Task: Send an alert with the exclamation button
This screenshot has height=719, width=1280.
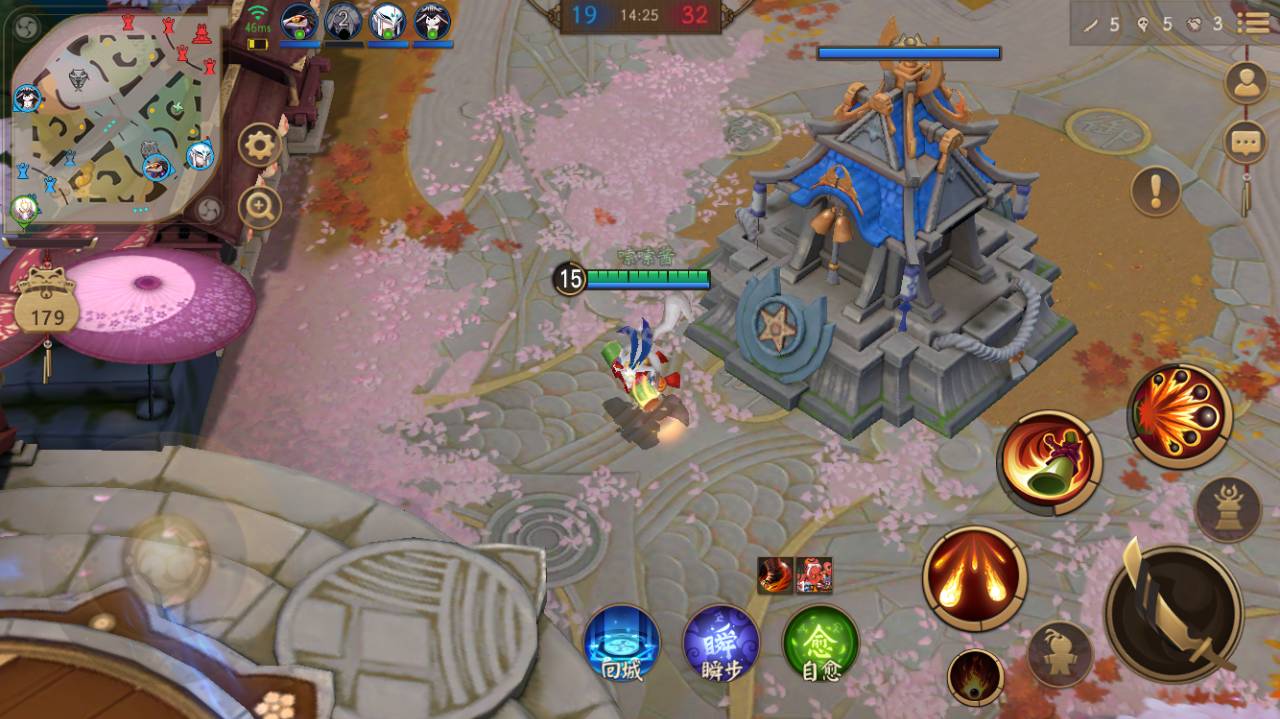Action: click(x=1156, y=190)
